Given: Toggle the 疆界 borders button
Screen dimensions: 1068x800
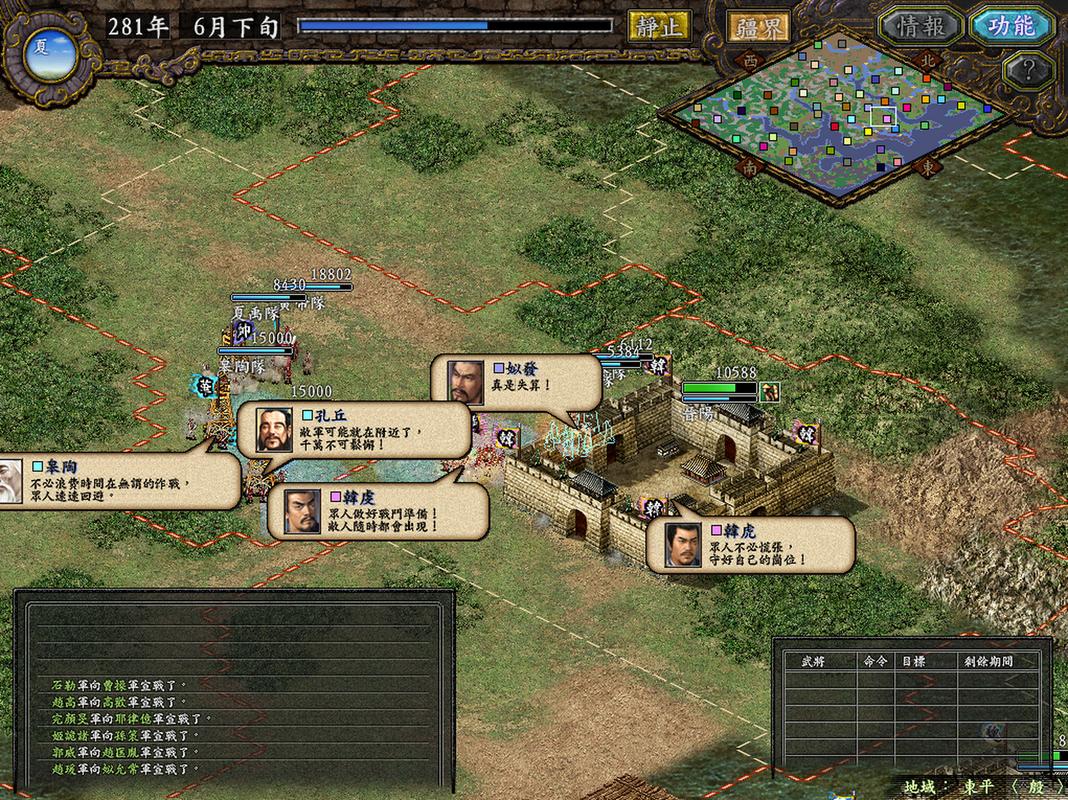Looking at the screenshot, I should 757,27.
